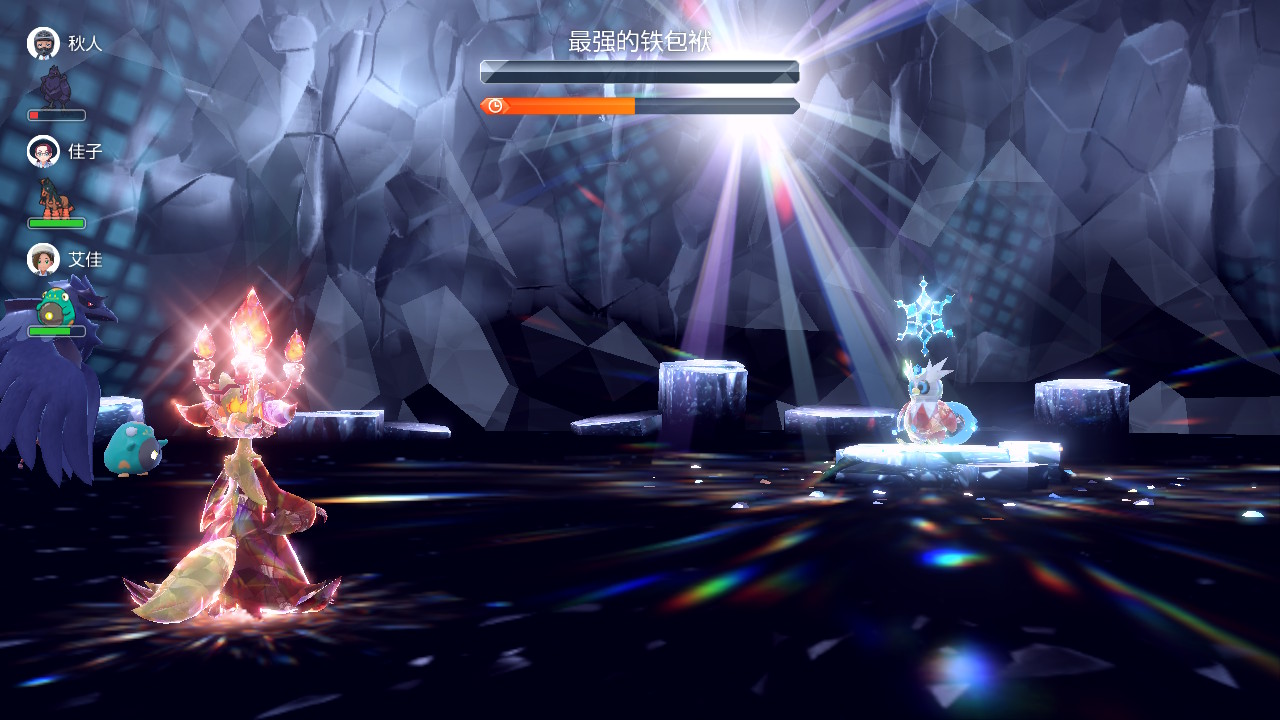1280x720 pixels.
Task: Click 佳子's green HP gauge
Action: 57,224
